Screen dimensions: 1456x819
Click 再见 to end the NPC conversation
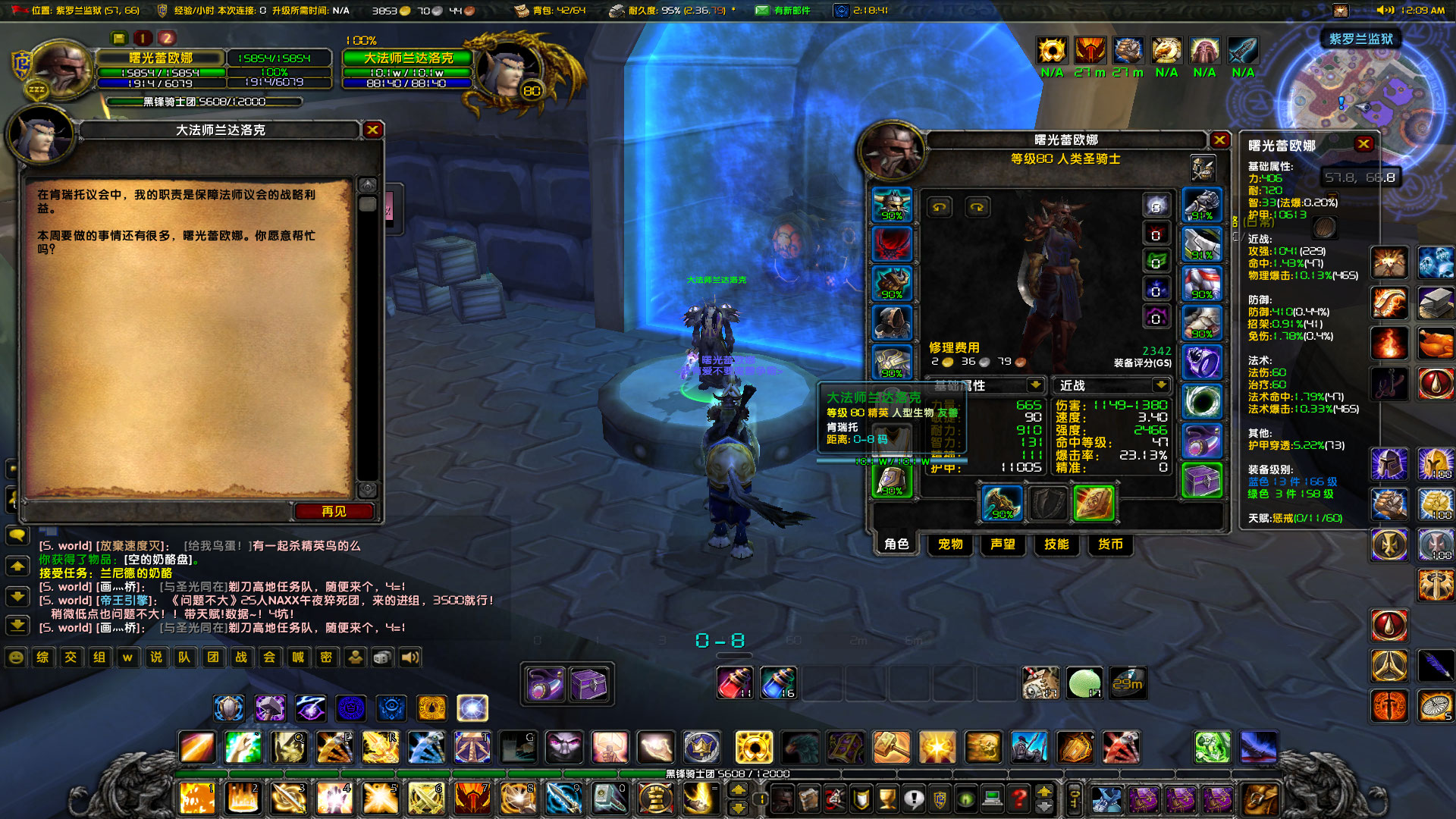334,511
